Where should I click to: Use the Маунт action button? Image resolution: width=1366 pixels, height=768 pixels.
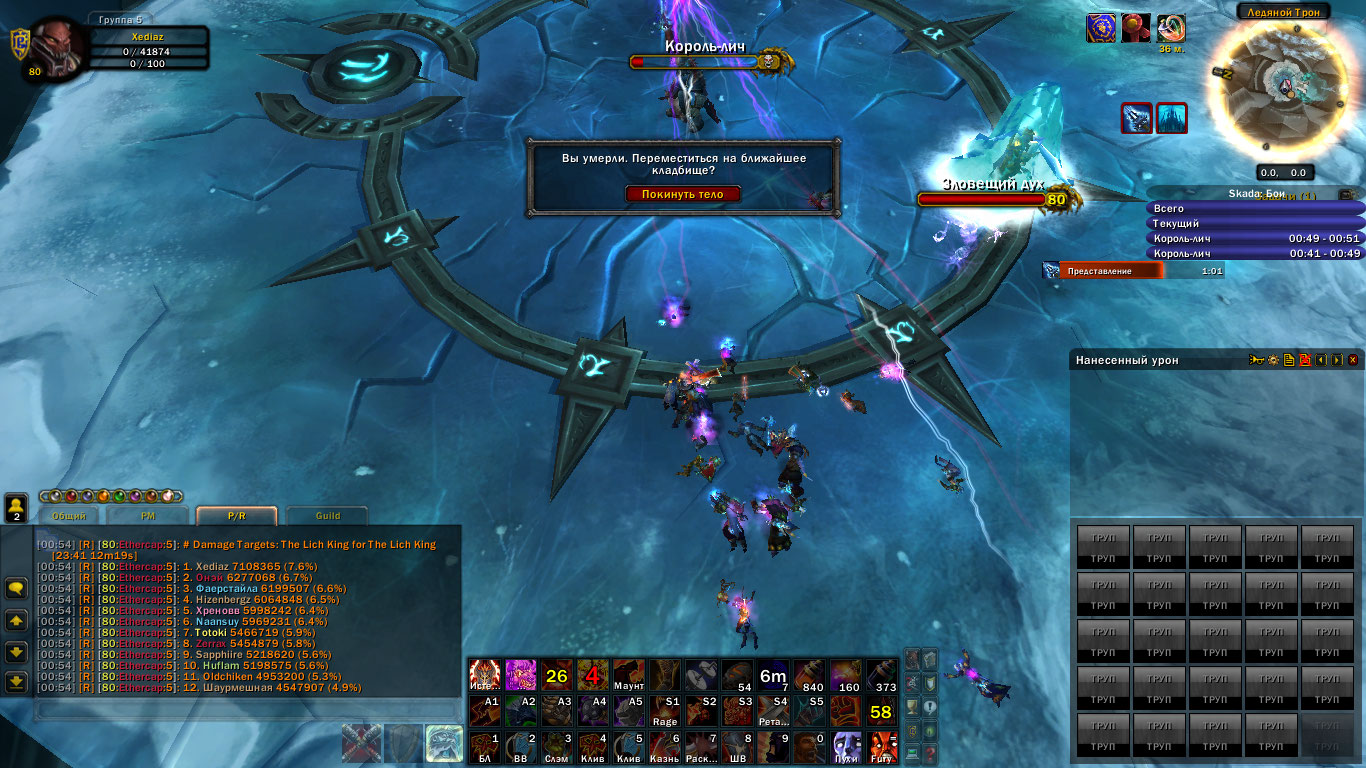click(x=629, y=676)
